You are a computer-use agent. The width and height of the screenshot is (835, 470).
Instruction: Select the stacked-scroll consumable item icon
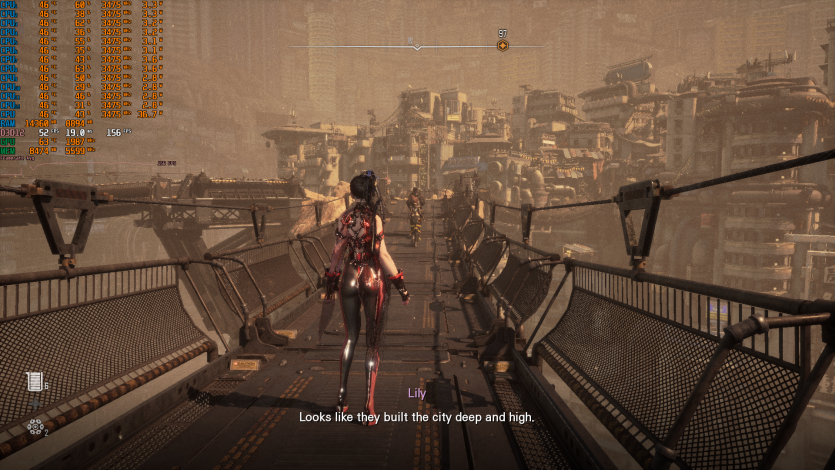coord(35,381)
